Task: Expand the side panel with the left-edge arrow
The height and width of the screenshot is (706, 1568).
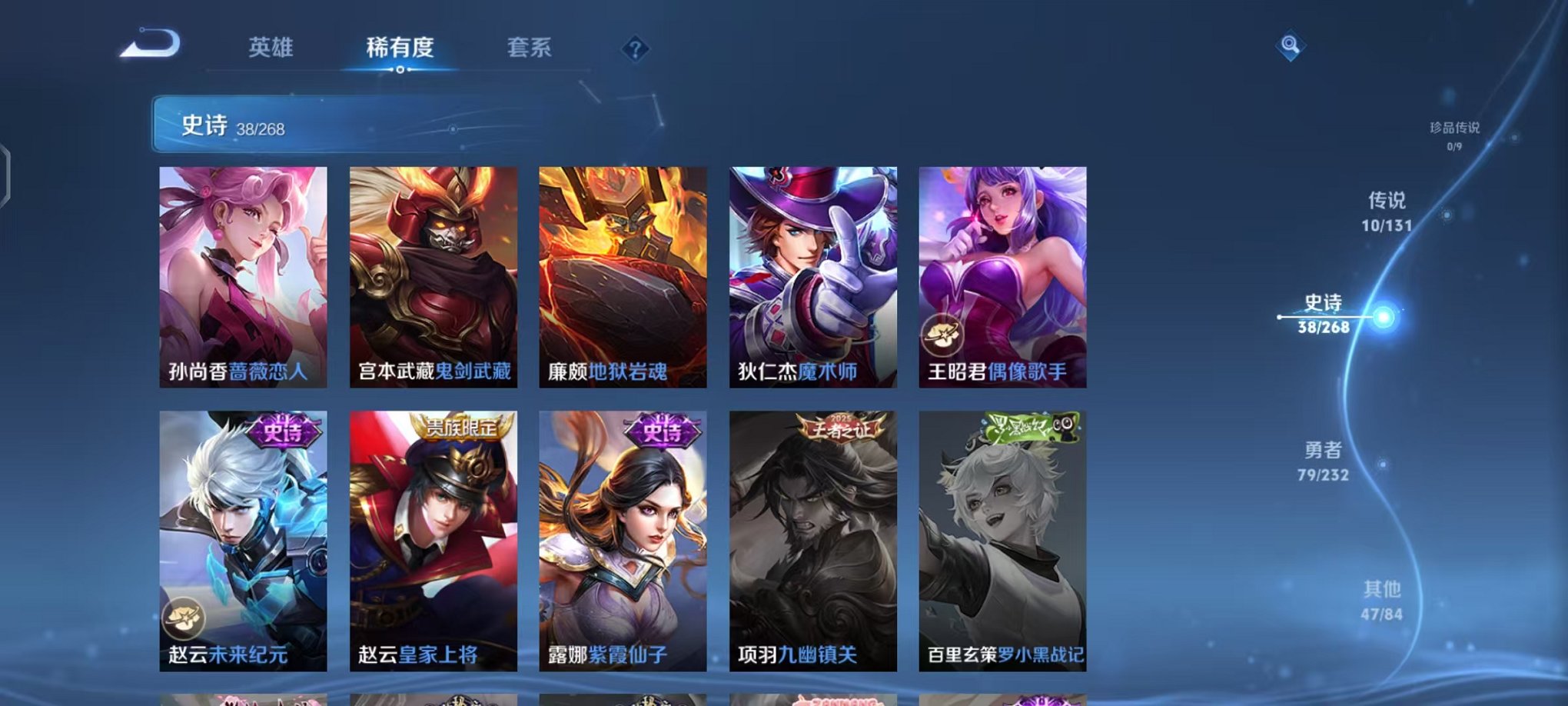Action: tap(8, 177)
